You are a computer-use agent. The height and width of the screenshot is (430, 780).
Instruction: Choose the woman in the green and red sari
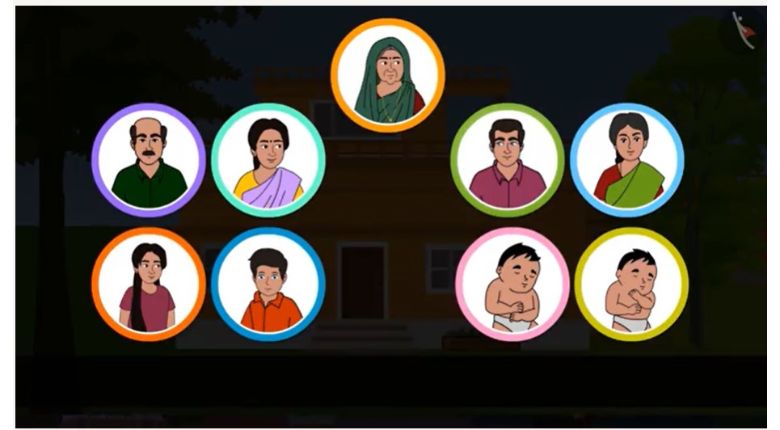tap(627, 160)
